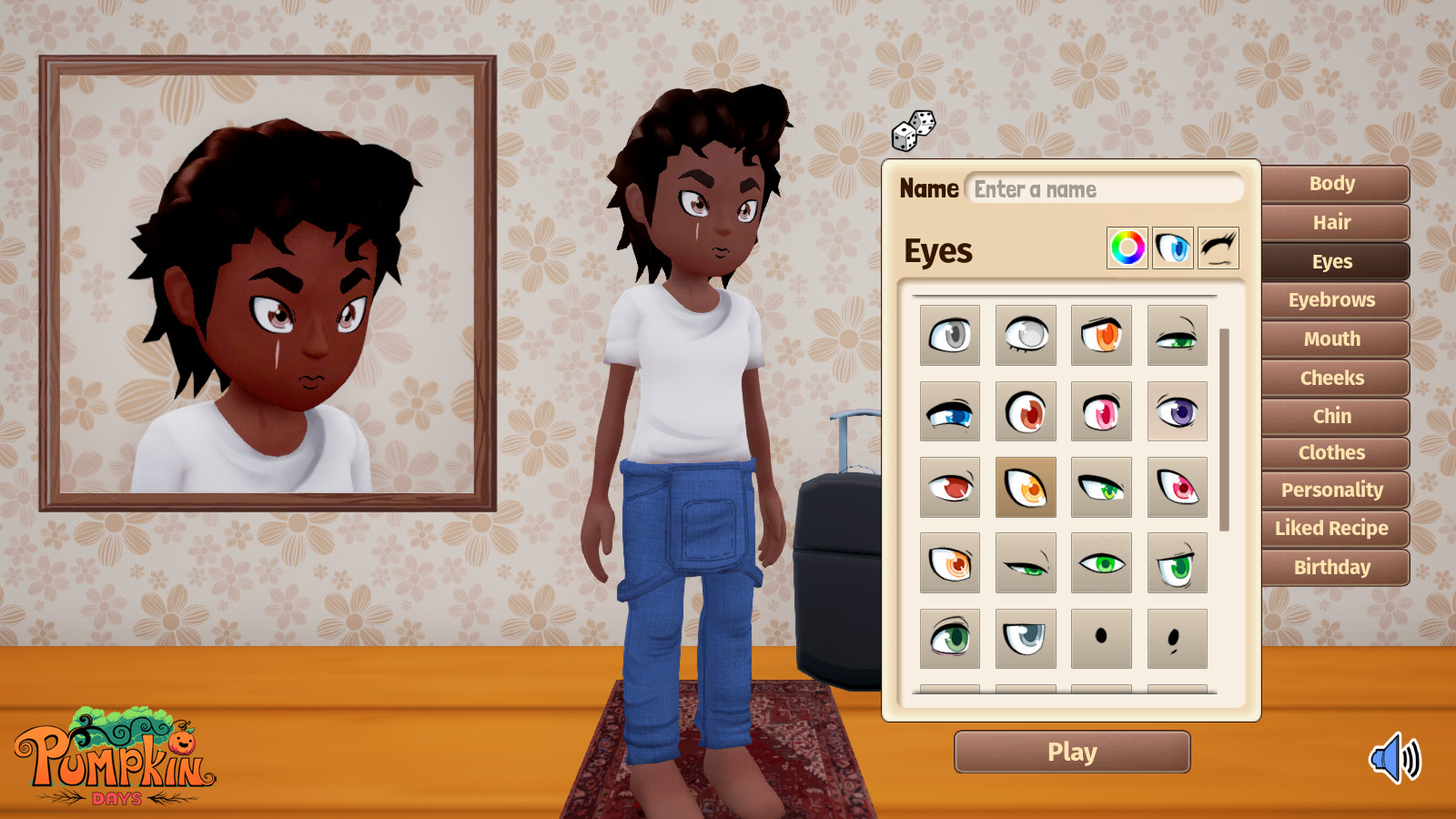Click the dice to randomize the character
This screenshot has height=819, width=1456.
(915, 131)
